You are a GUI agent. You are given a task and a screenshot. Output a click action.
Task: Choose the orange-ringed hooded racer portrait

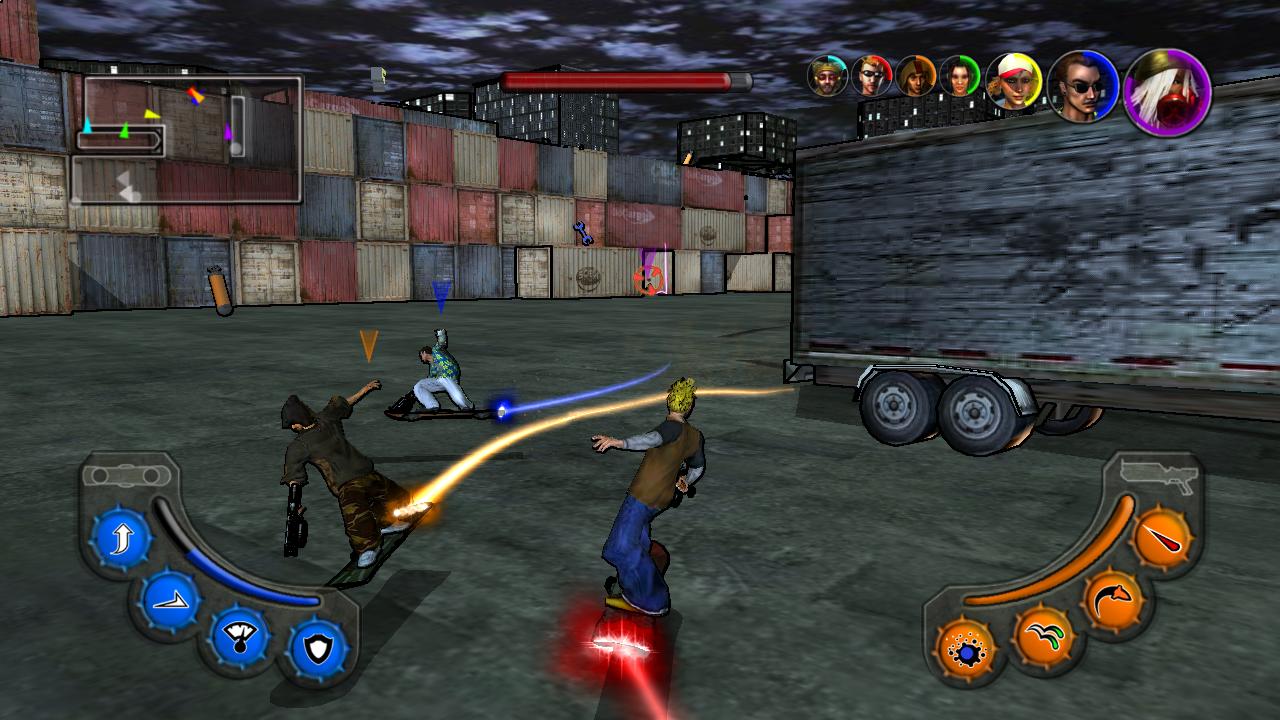[x=915, y=76]
